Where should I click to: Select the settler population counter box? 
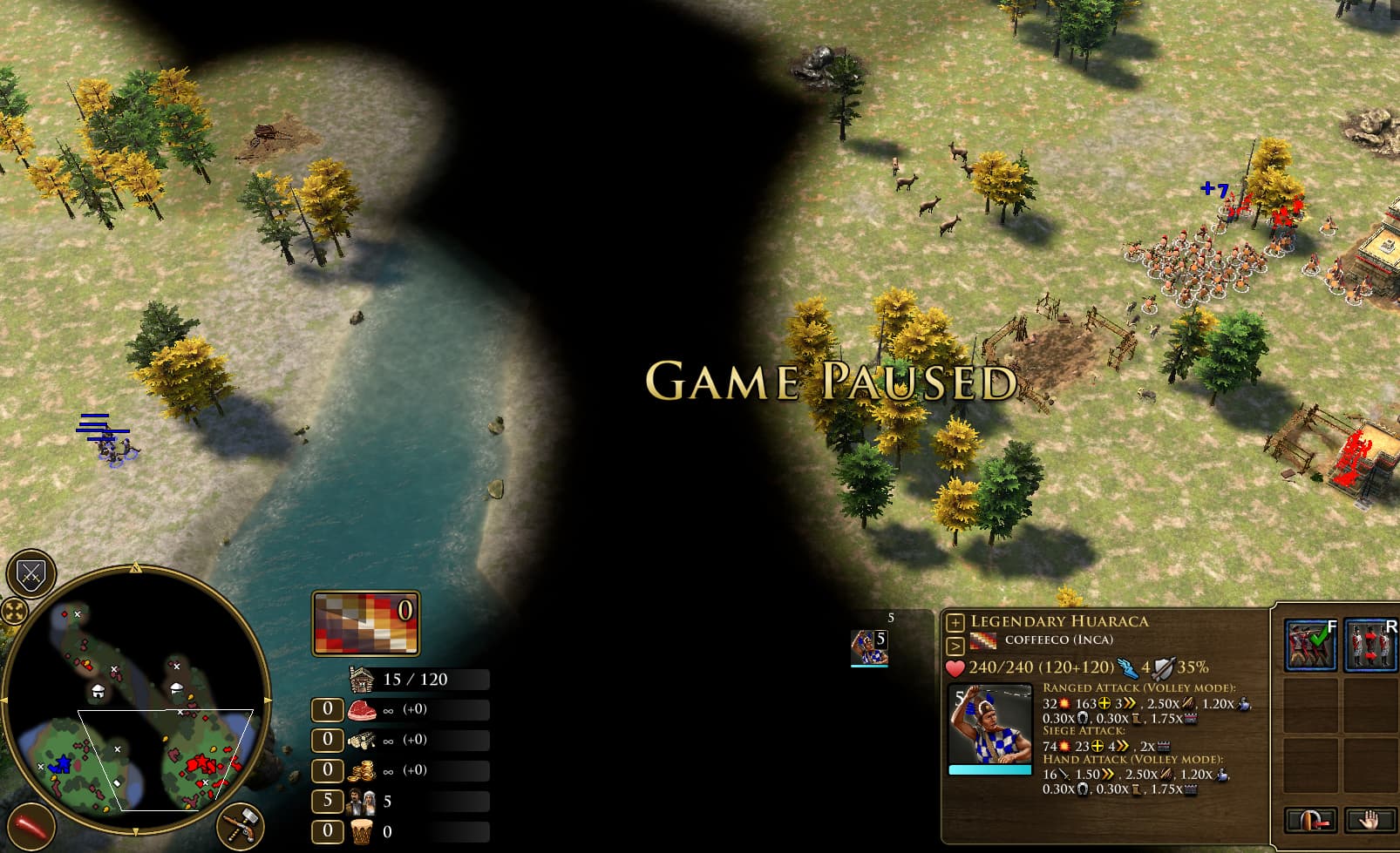coord(327,801)
